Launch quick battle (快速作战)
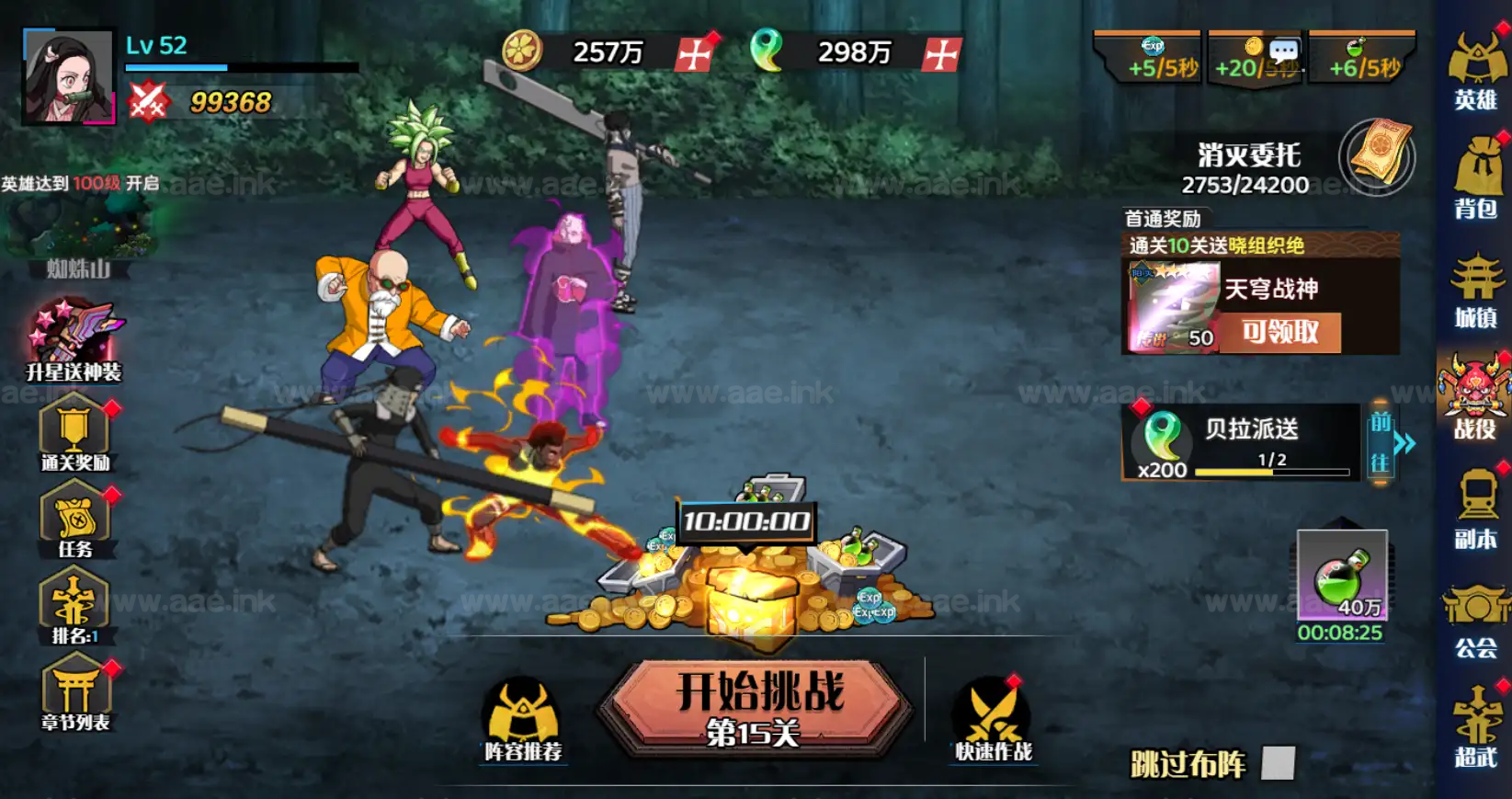The image size is (1512, 799). tap(993, 720)
